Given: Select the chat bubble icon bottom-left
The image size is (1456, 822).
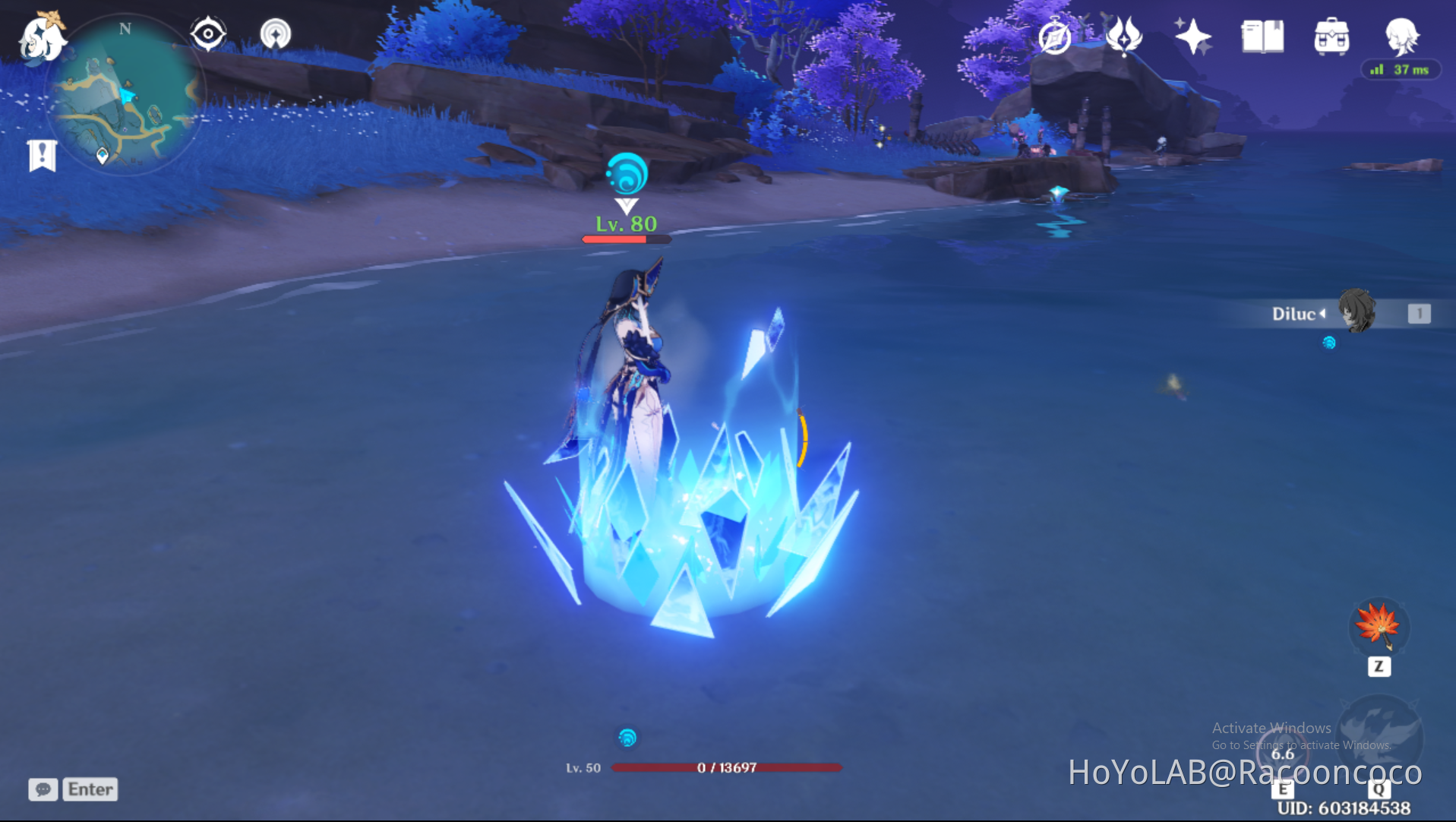Looking at the screenshot, I should 43,790.
